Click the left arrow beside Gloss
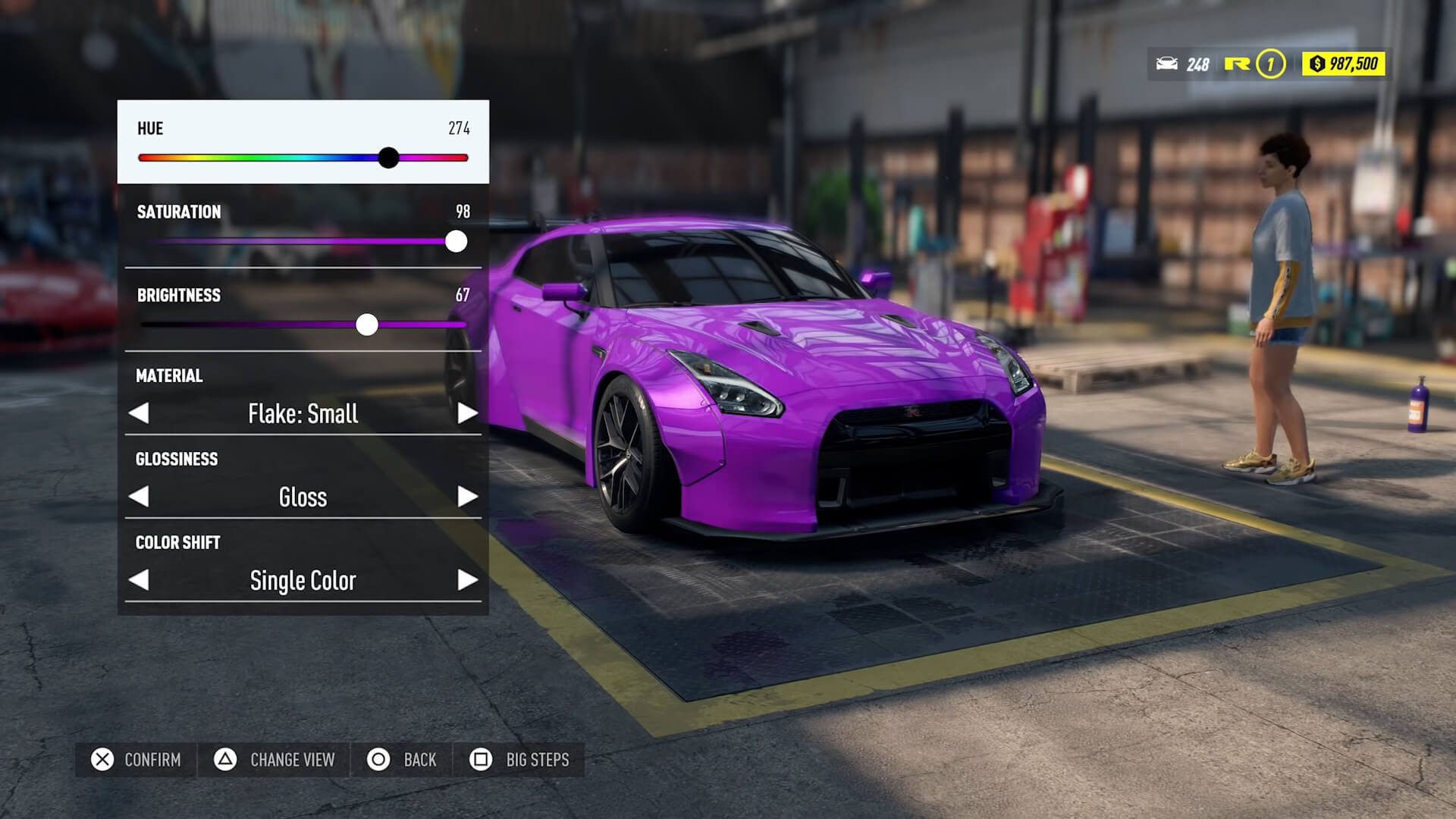1456x819 pixels. (x=140, y=497)
